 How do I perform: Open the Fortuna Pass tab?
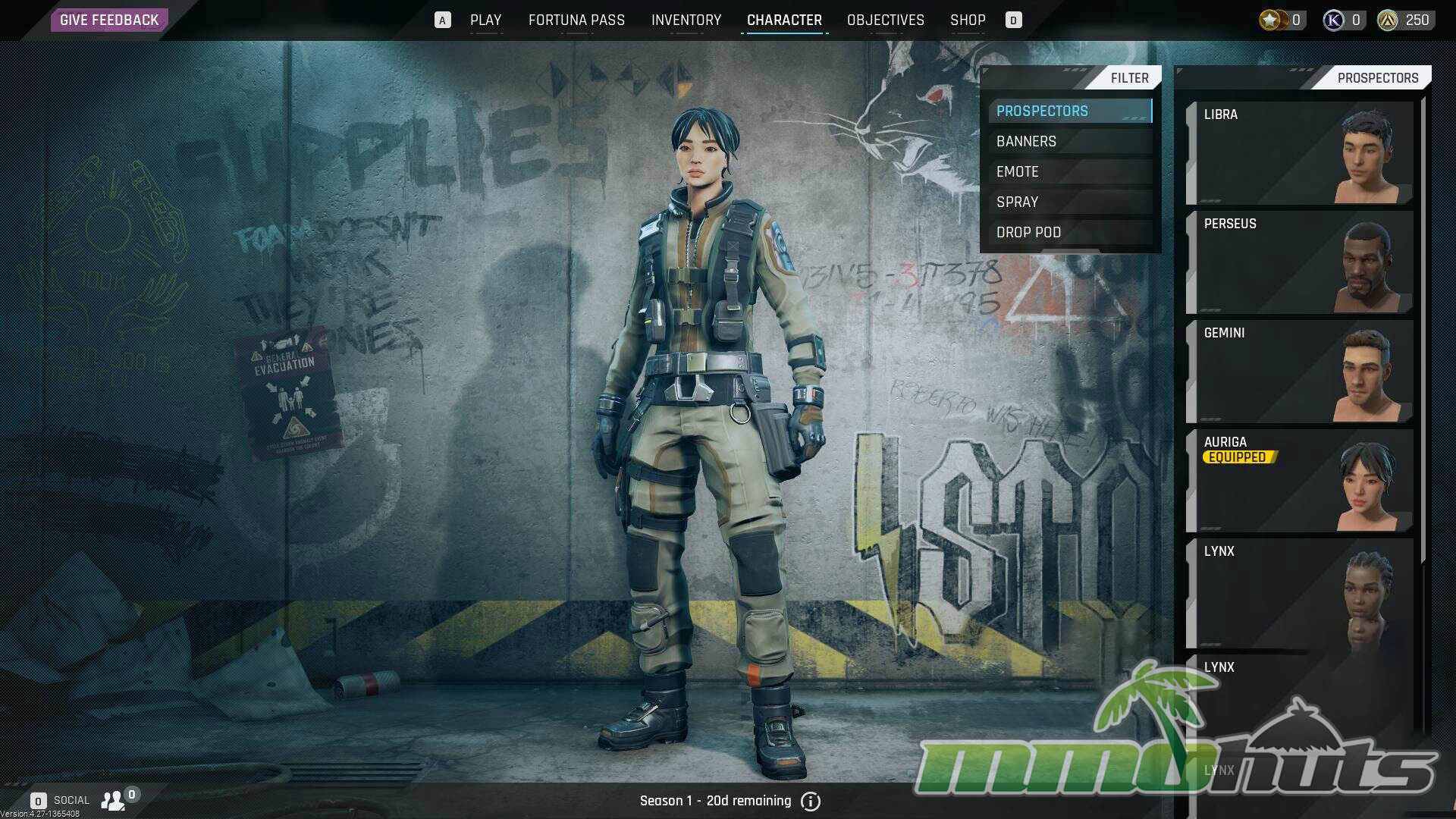pos(576,20)
